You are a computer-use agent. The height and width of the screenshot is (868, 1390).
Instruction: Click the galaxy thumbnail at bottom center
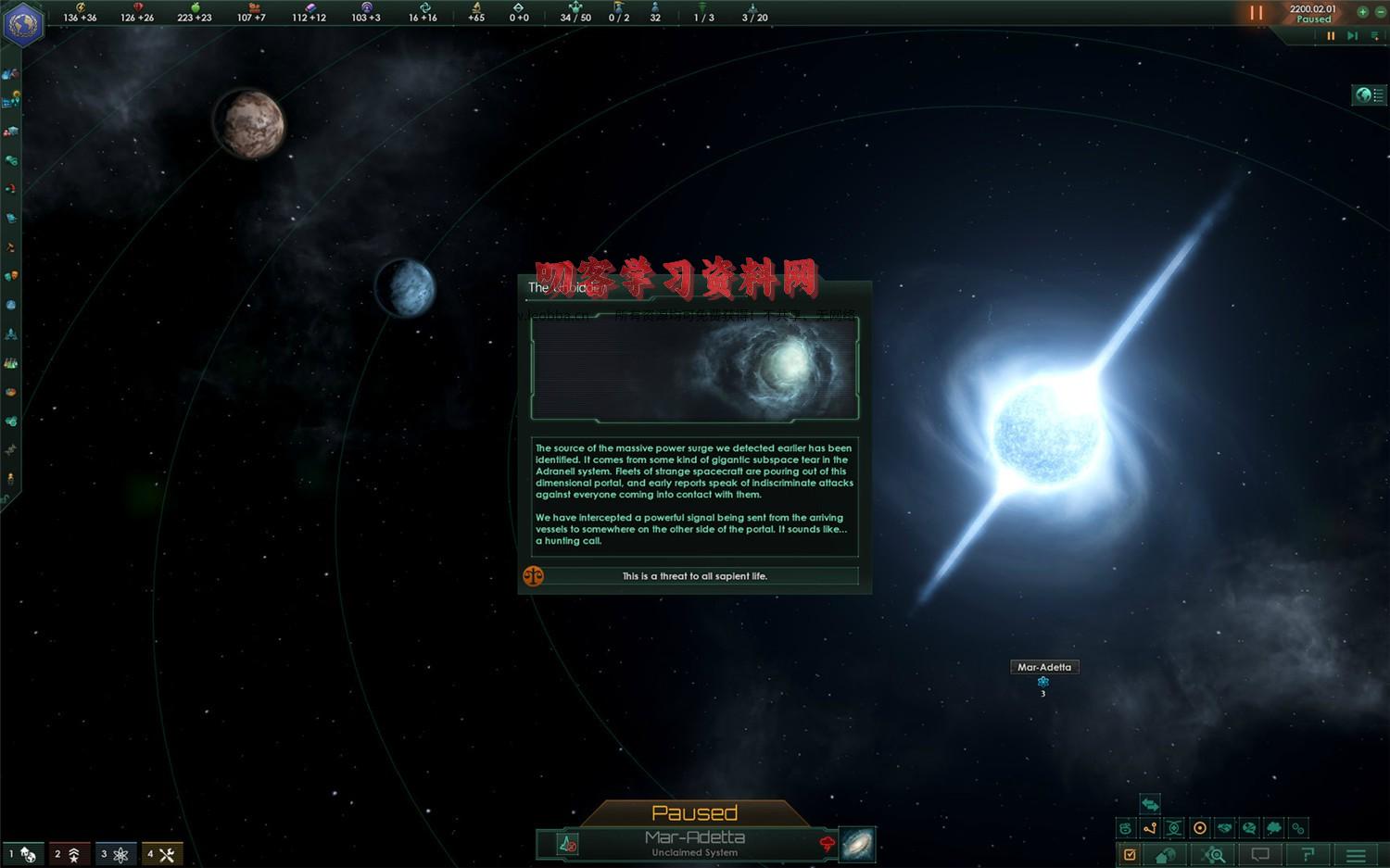point(855,843)
